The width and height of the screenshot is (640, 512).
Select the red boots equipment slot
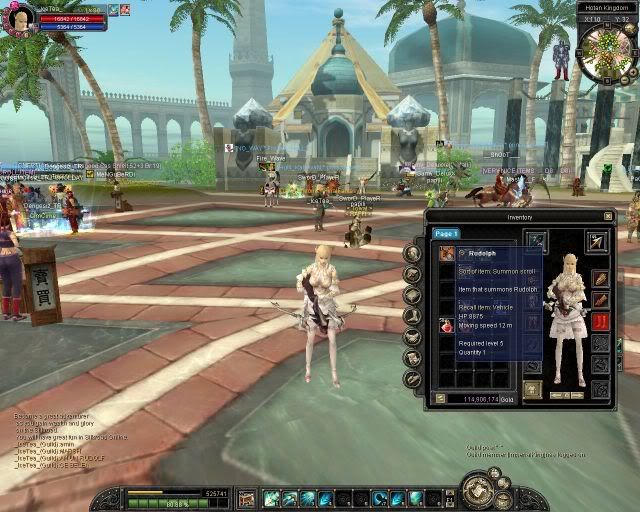click(x=601, y=321)
